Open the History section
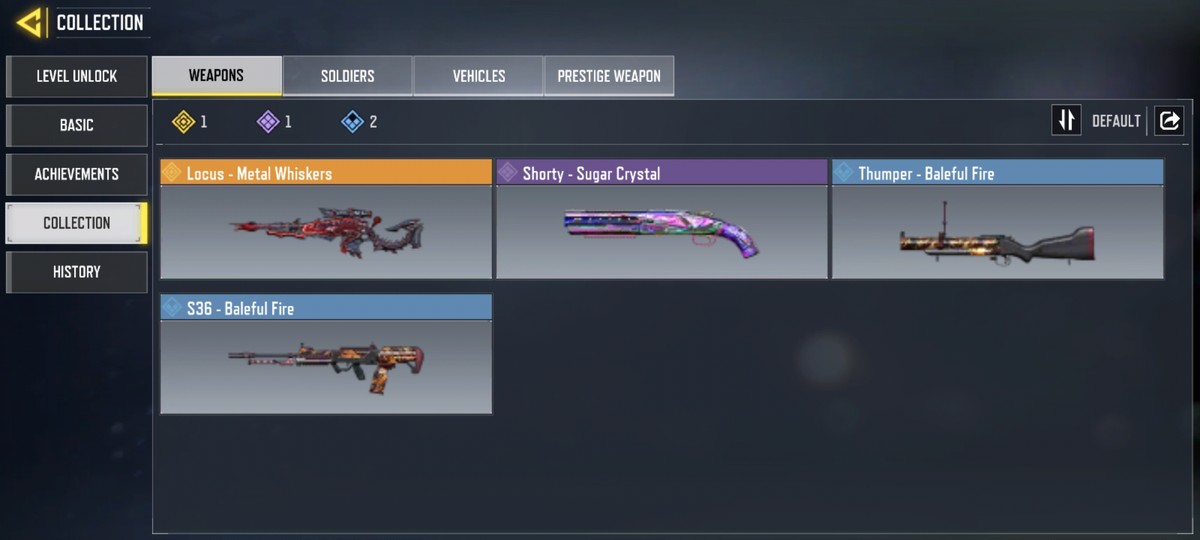Viewport: 1200px width, 540px height. point(77,272)
